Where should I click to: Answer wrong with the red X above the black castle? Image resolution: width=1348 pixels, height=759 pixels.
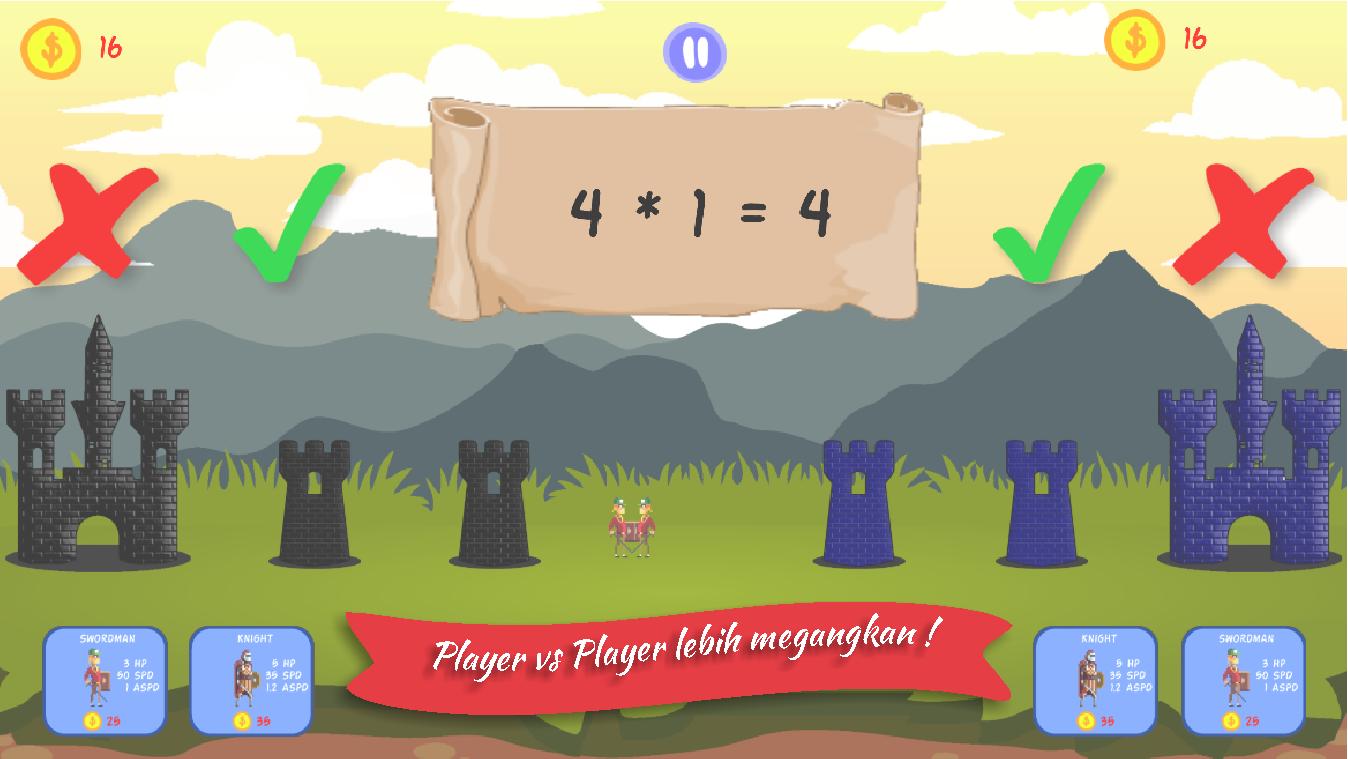(91, 222)
